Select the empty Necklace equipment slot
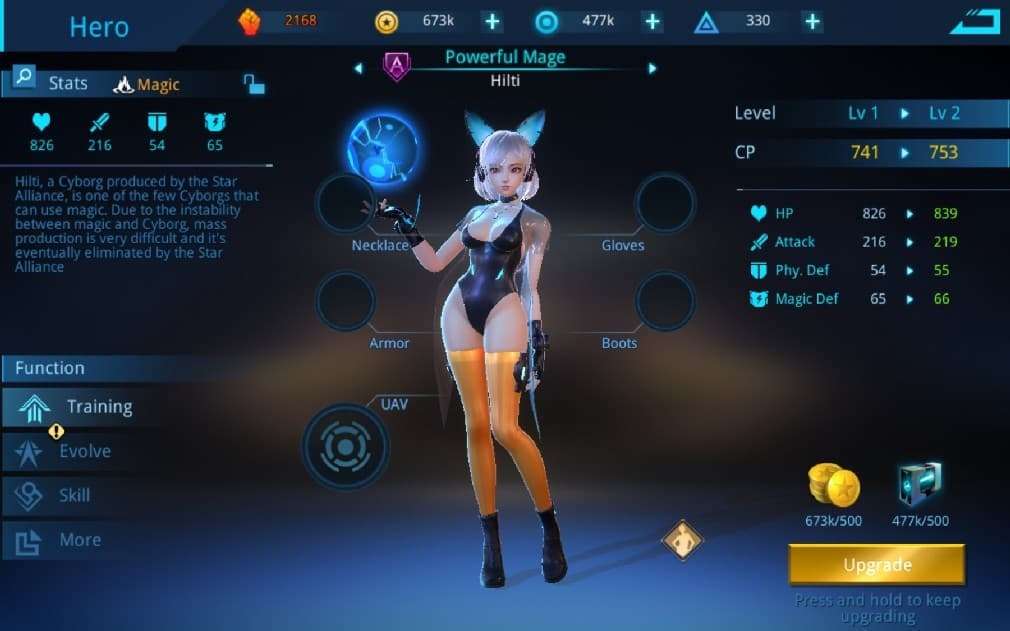 (x=345, y=203)
